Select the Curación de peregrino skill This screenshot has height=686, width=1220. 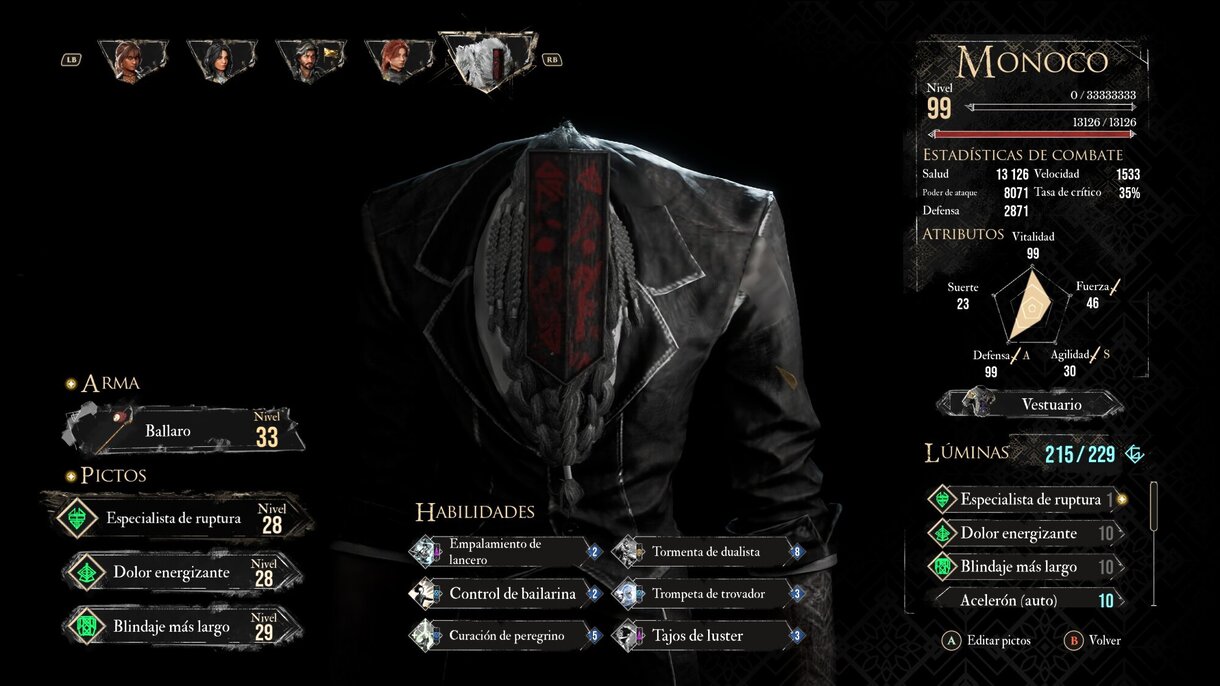(505, 635)
